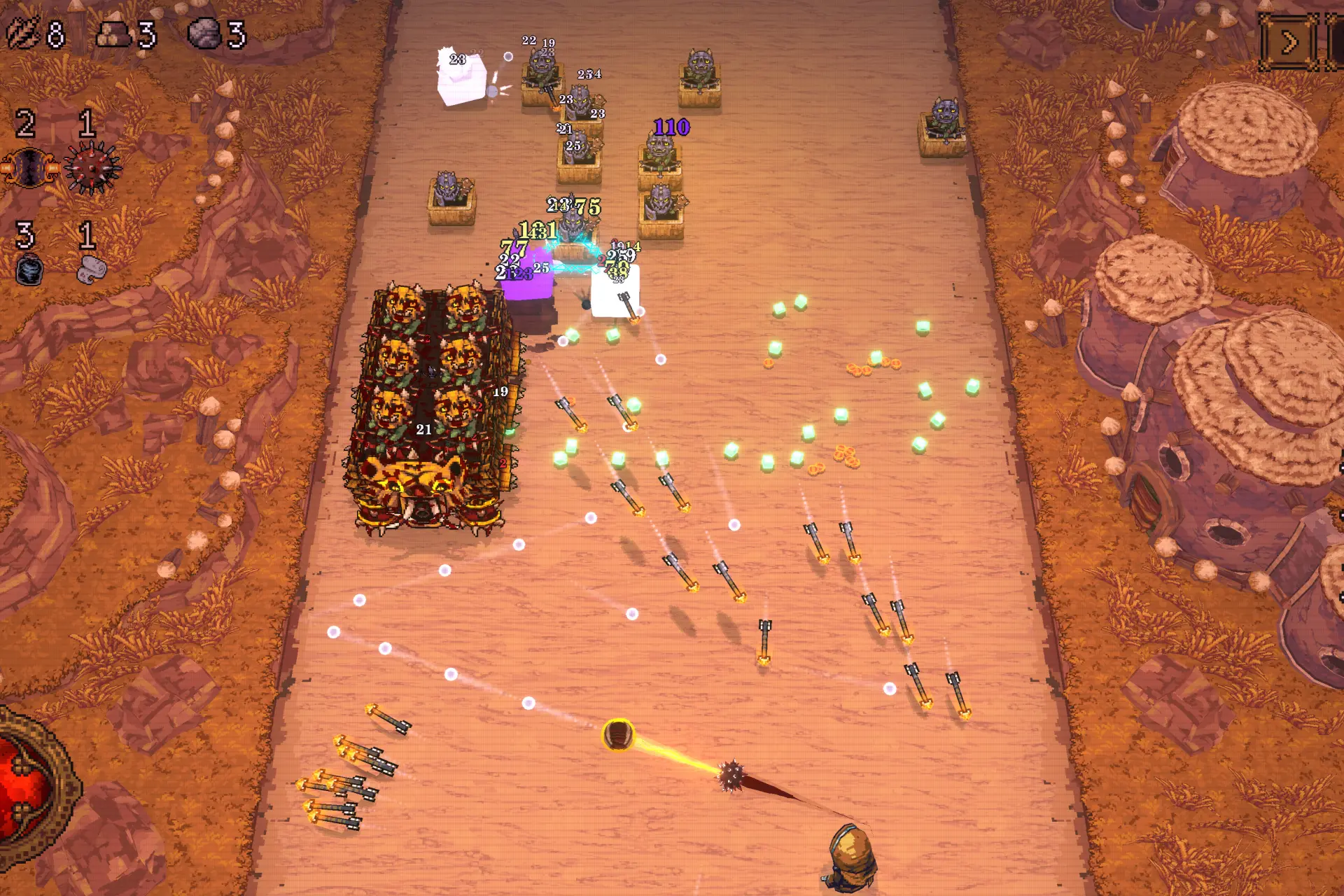Choose the grey scroll item icon
1344x896 pixels.
coord(91,270)
